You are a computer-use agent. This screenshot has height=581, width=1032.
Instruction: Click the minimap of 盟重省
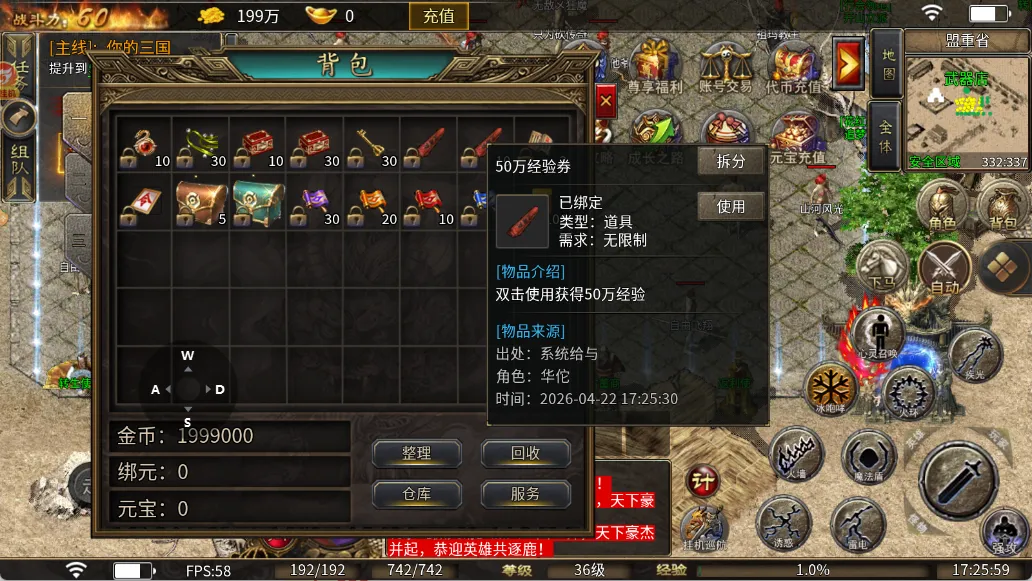pyautogui.click(x=966, y=112)
